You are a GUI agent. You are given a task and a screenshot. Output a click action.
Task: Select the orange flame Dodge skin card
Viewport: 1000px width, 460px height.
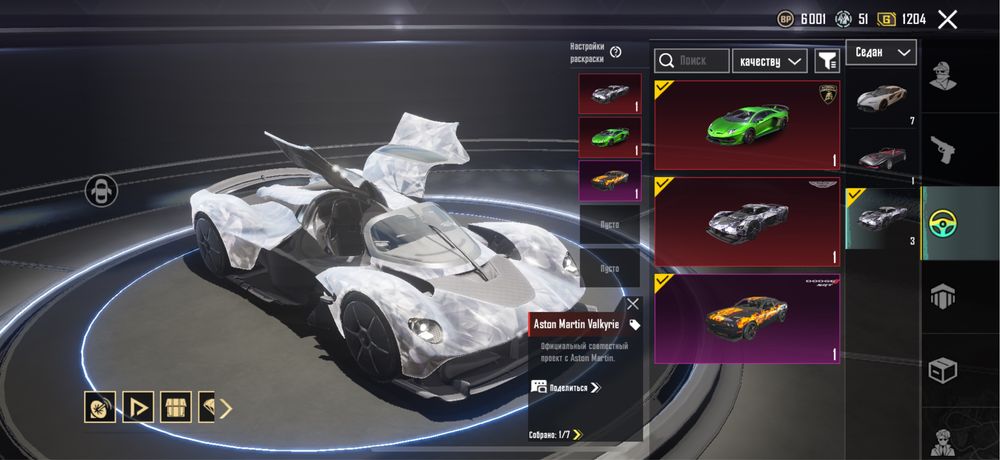tap(747, 318)
